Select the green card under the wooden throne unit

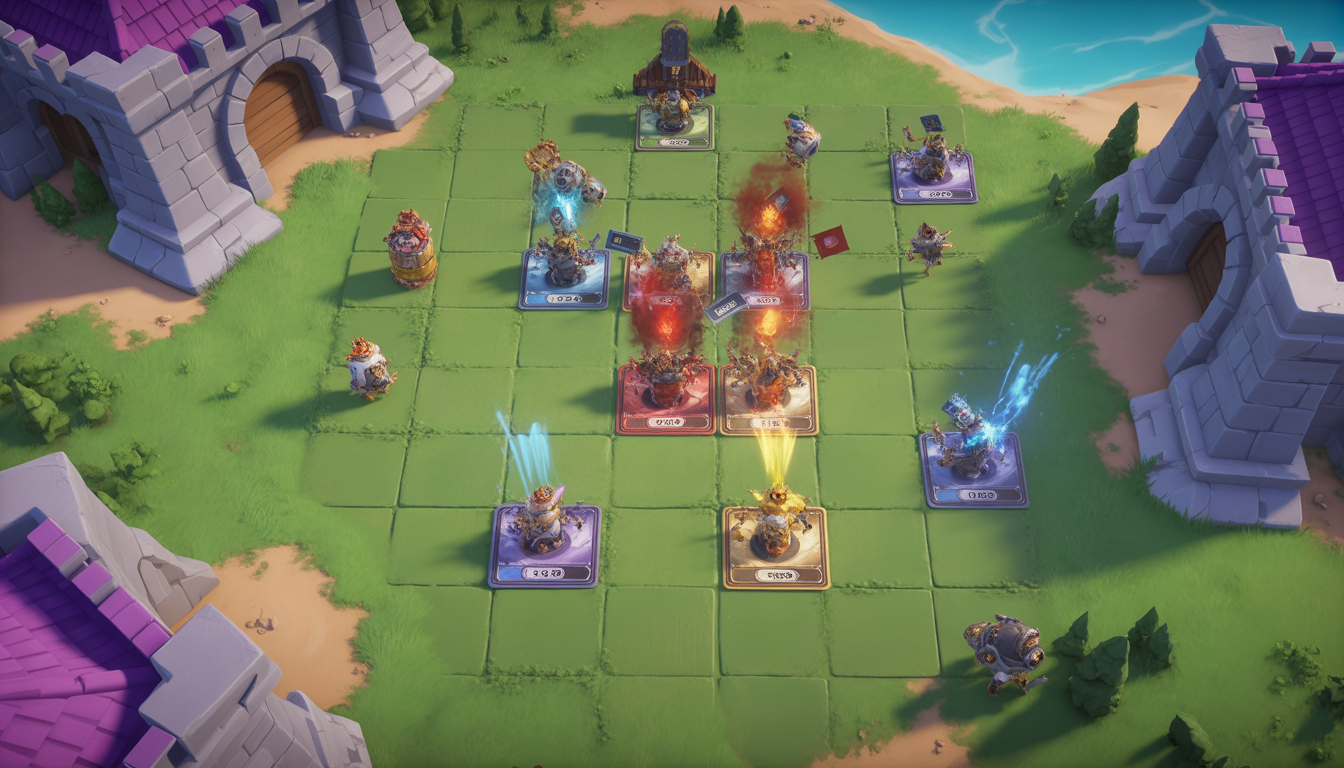[x=674, y=128]
